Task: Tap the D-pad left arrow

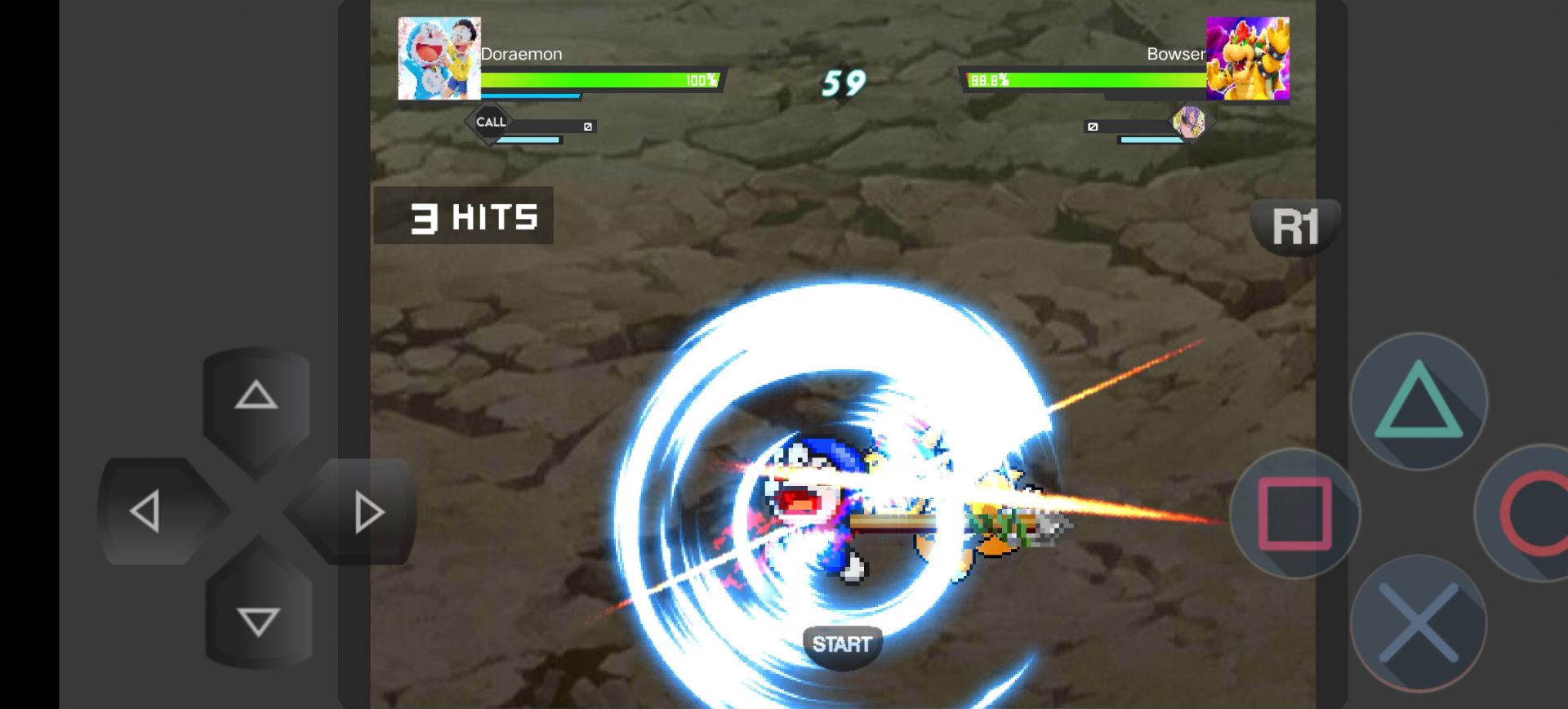Action: (x=147, y=512)
